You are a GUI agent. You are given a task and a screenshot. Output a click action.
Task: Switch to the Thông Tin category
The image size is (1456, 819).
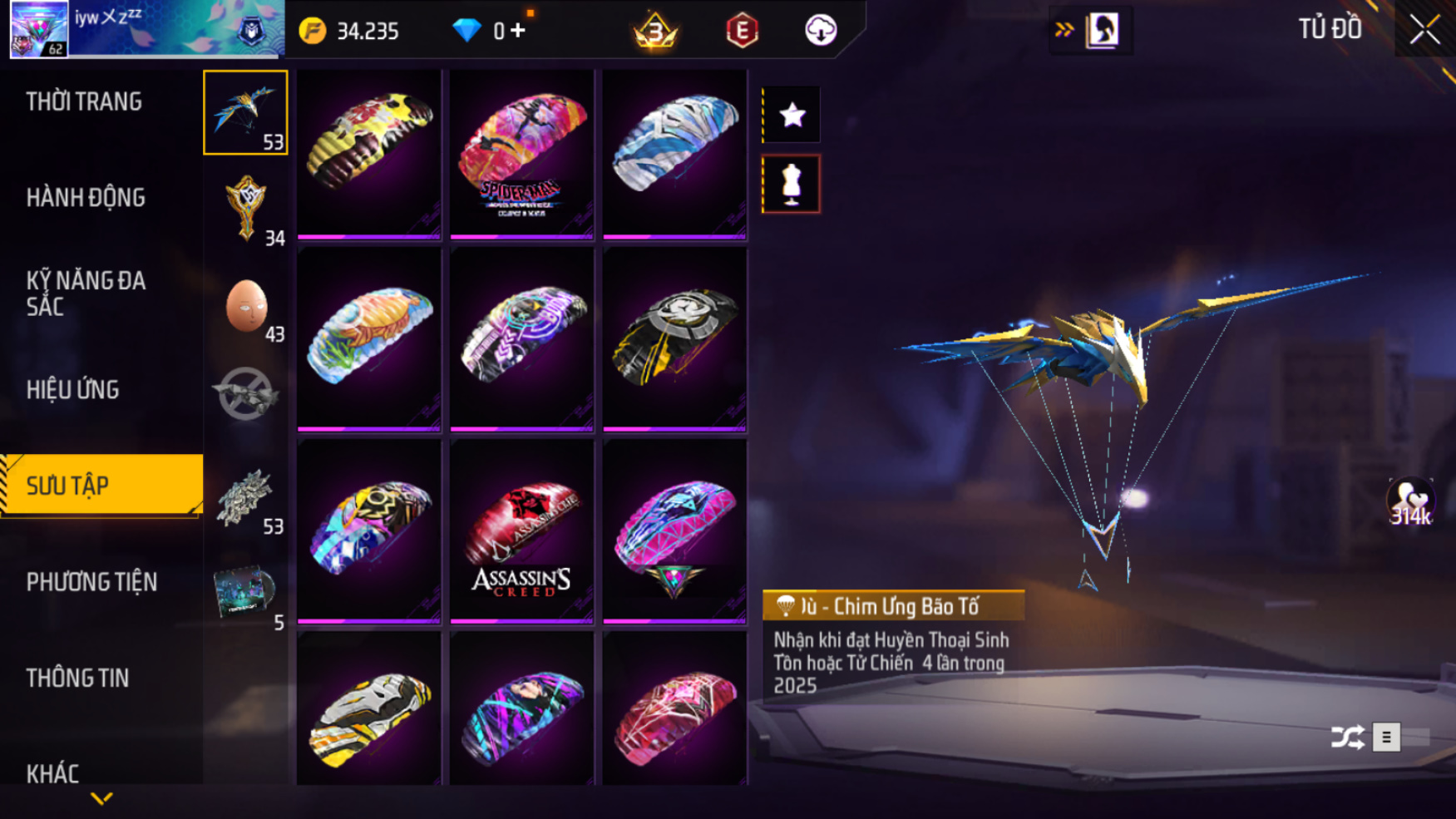pos(77,678)
